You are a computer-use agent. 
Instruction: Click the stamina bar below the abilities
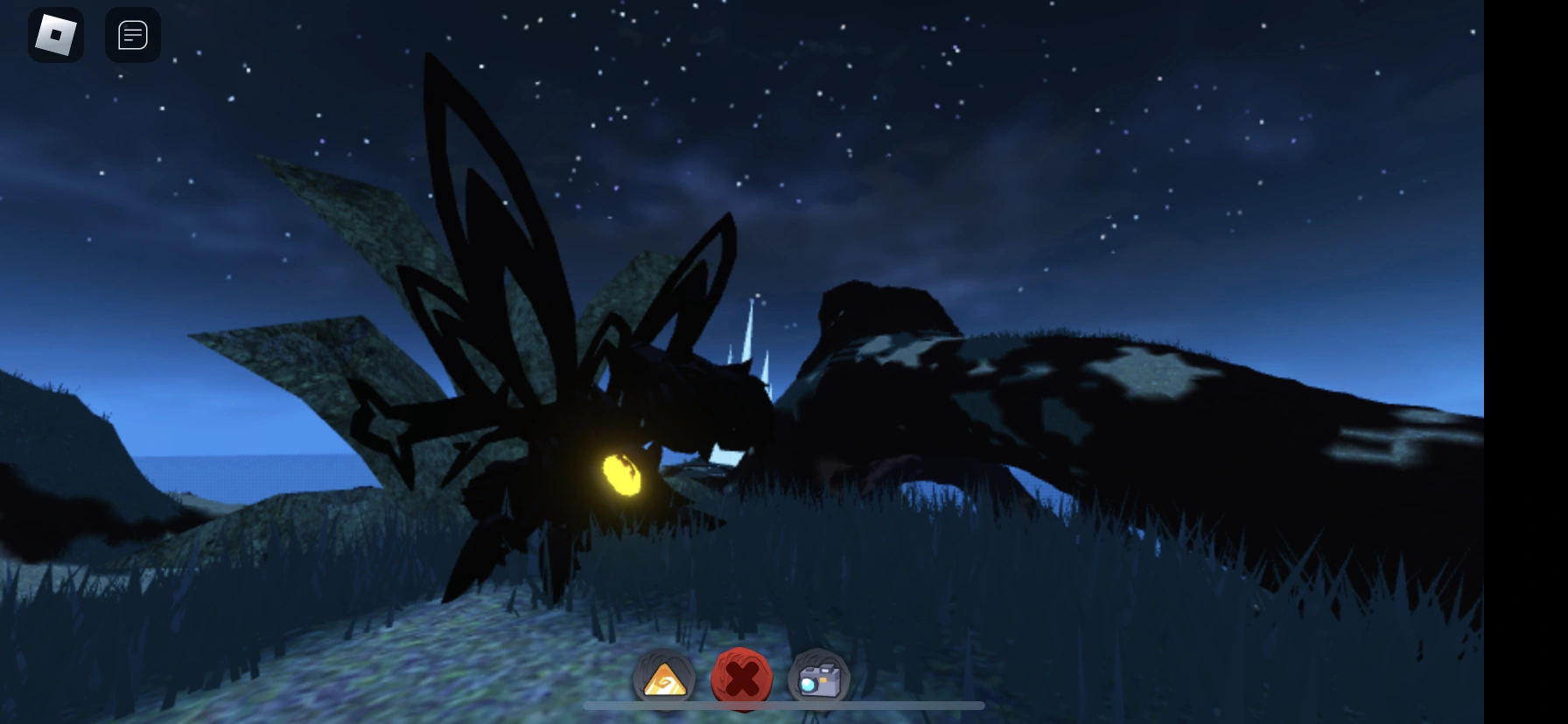tap(783, 707)
